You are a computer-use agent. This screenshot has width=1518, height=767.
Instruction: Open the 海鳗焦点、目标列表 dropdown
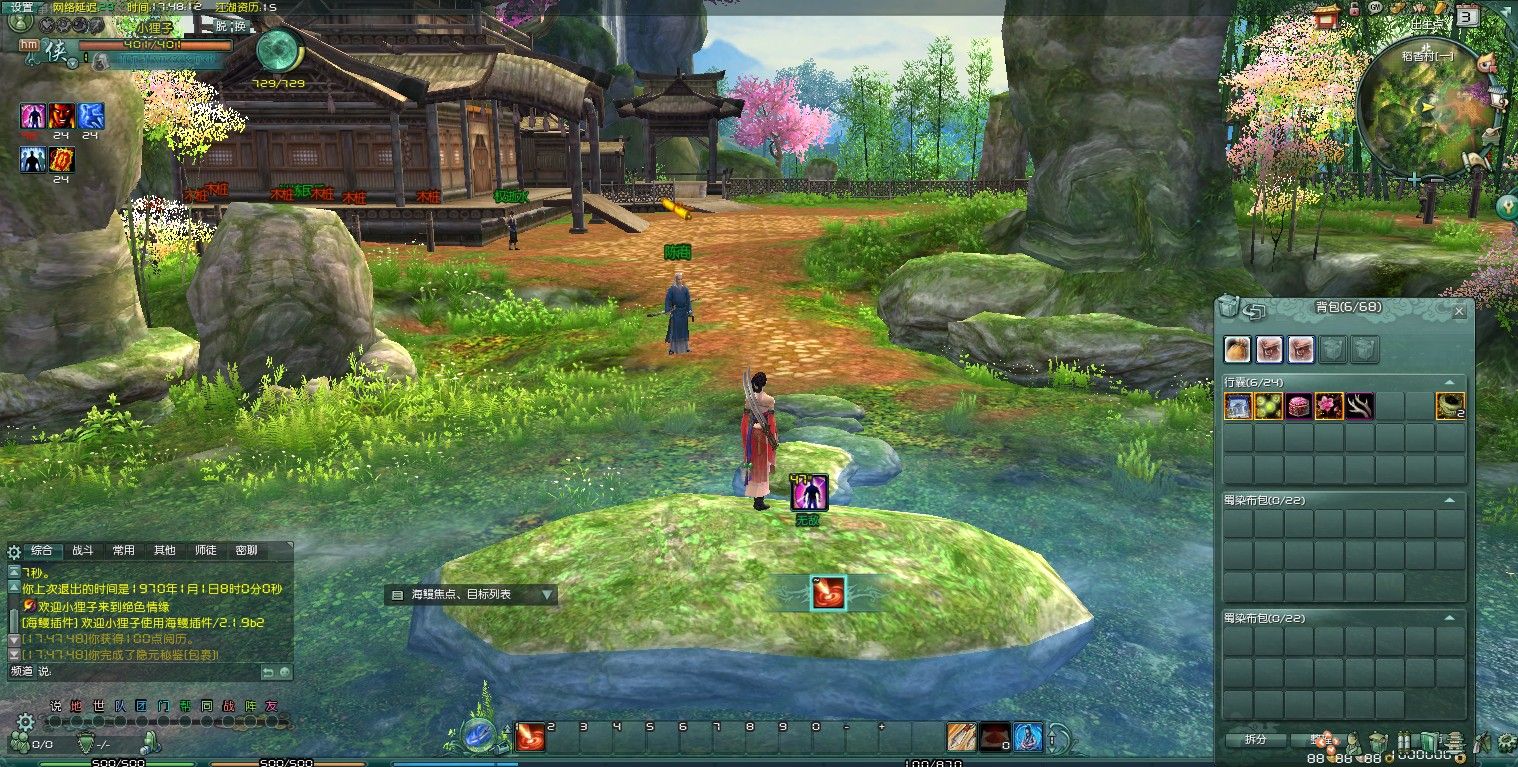click(x=546, y=595)
